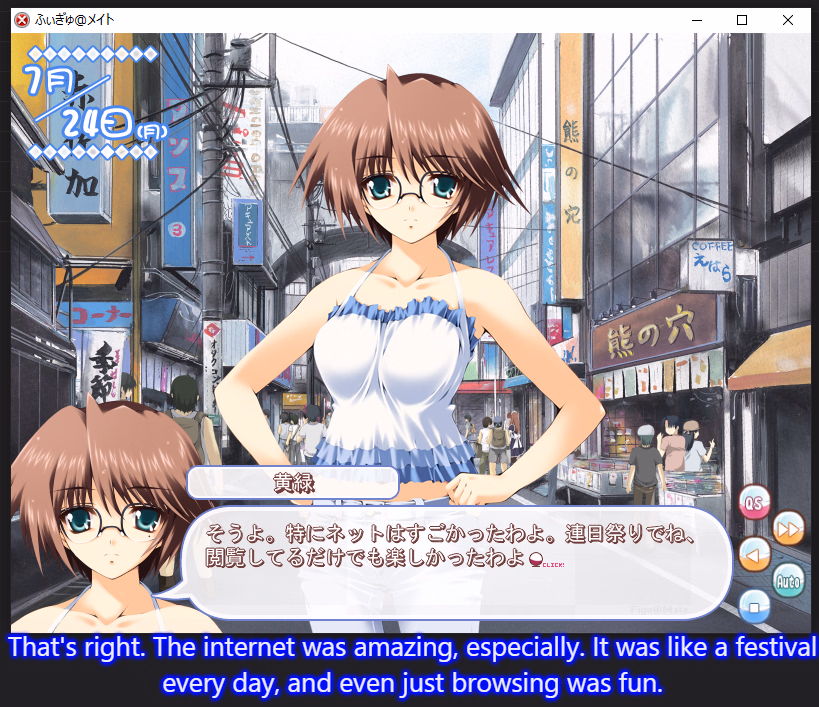The image size is (819, 707).
Task: Toggle Auto mode
Action: (x=788, y=579)
